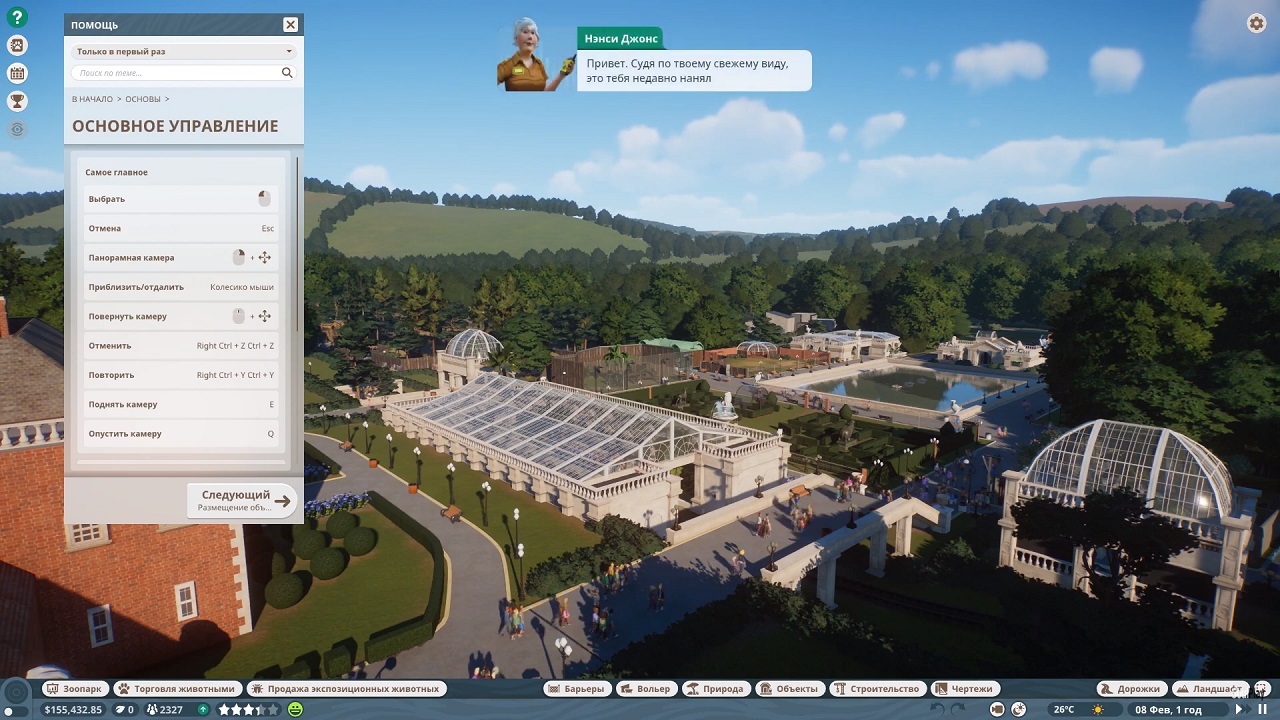Screen dimensions: 1280x720
Task: Open the calendar icon in the sidebar
Action: pyautogui.click(x=17, y=73)
